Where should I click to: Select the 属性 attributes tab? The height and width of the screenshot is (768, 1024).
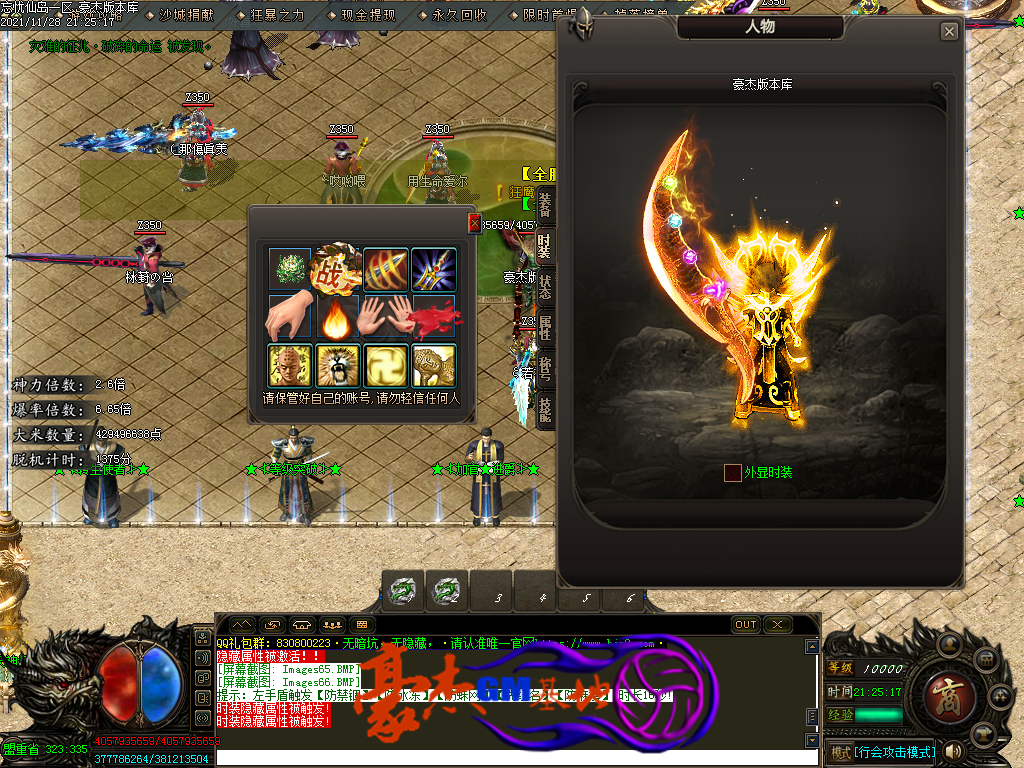[x=545, y=326]
